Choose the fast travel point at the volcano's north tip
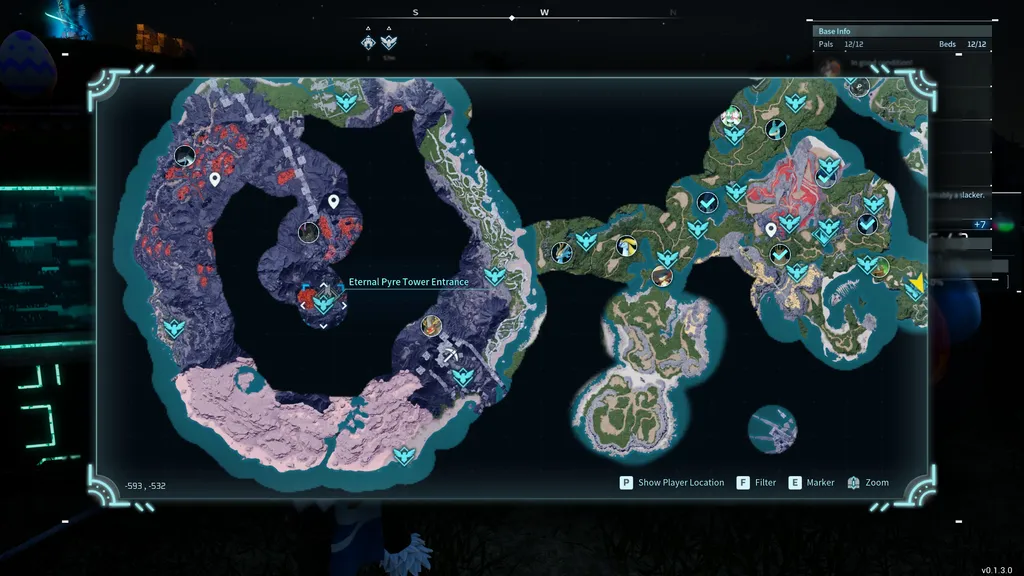 point(346,101)
